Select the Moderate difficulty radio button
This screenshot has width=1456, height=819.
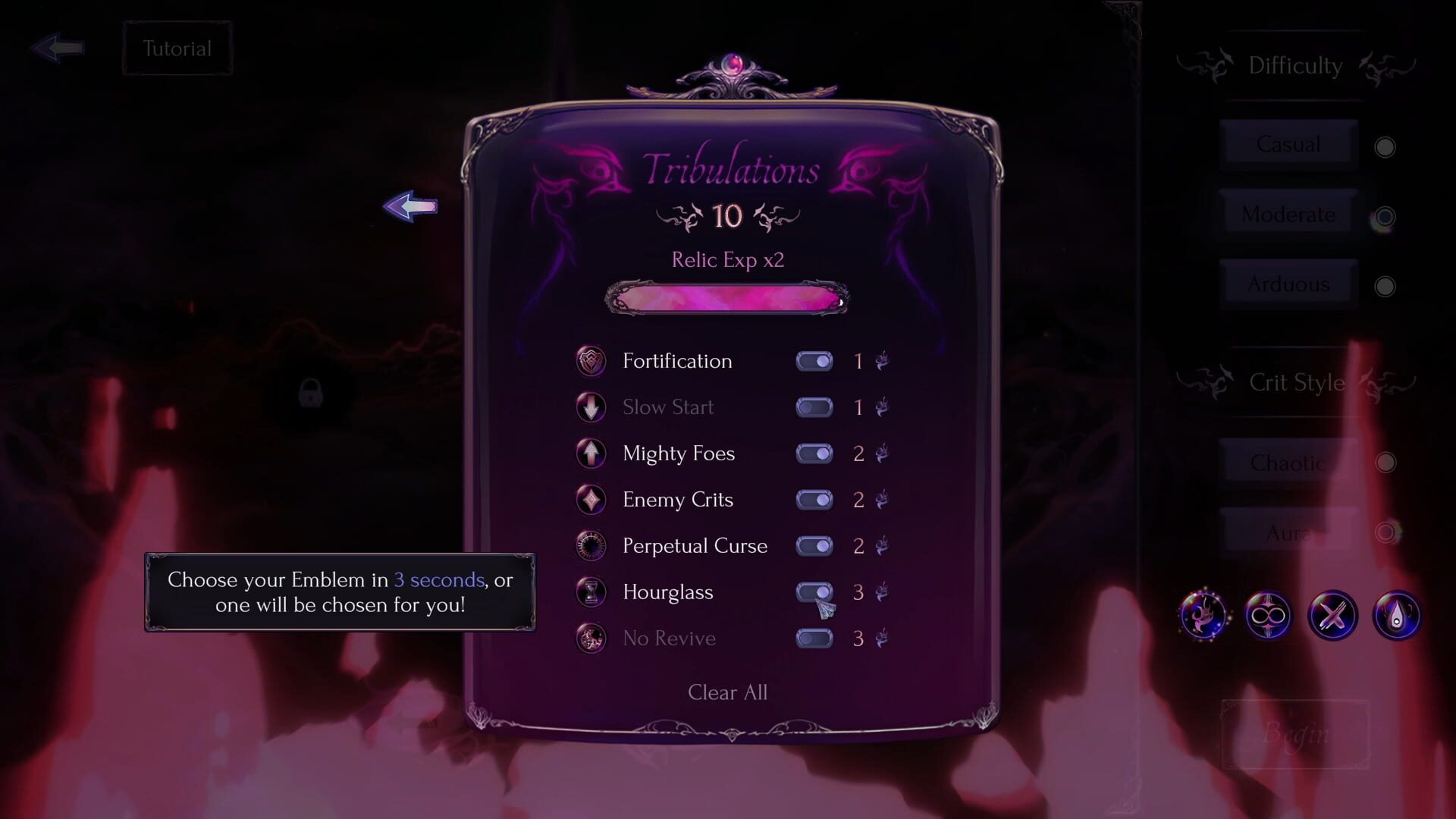1387,216
